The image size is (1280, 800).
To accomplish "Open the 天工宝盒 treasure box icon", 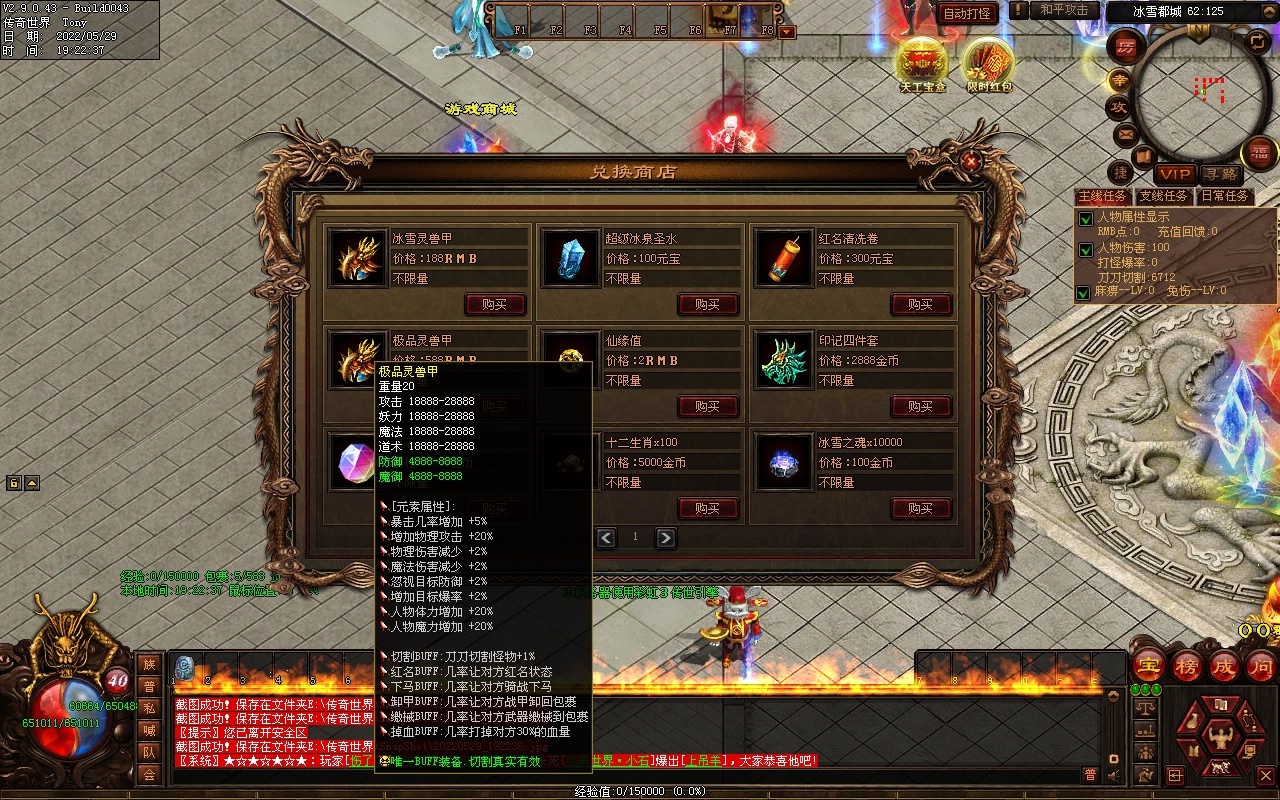I will click(922, 66).
